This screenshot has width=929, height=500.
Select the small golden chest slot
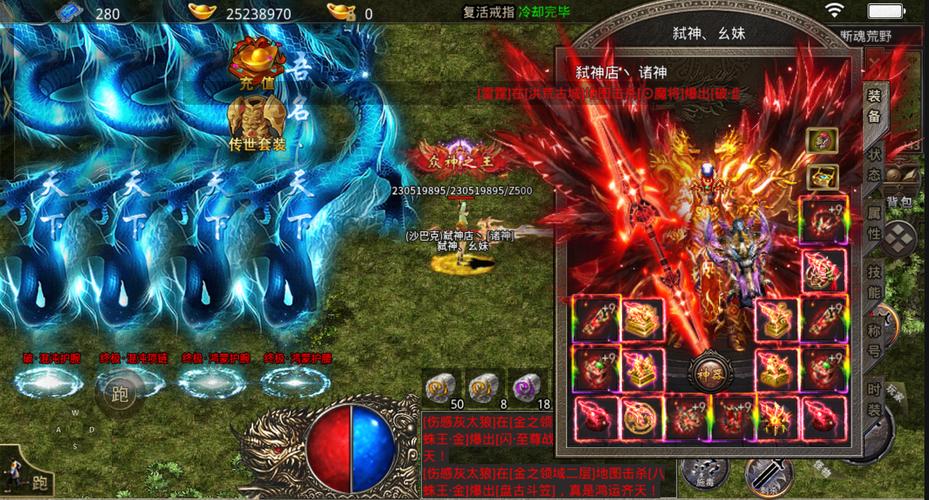(822, 179)
